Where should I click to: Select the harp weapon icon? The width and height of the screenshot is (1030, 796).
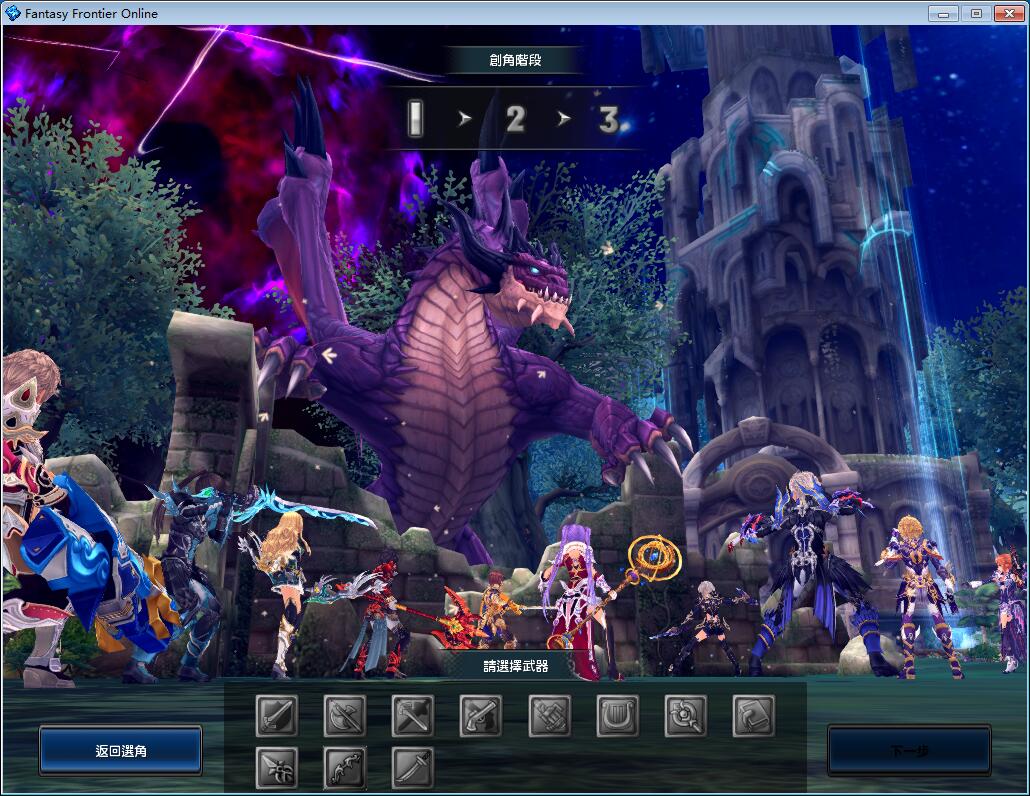(x=618, y=716)
